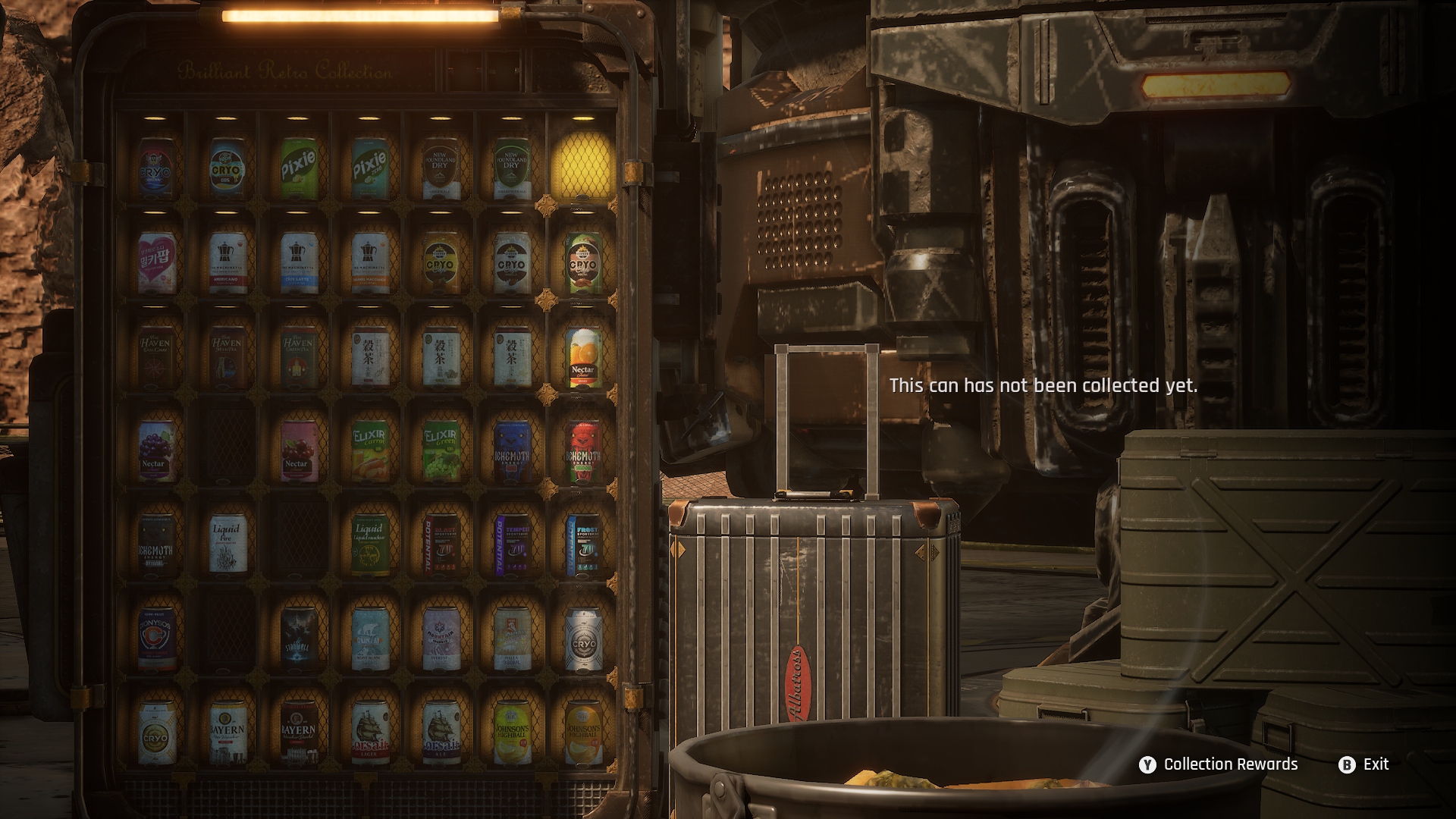Choose the Haven Earl Gray can

pyautogui.click(x=156, y=356)
